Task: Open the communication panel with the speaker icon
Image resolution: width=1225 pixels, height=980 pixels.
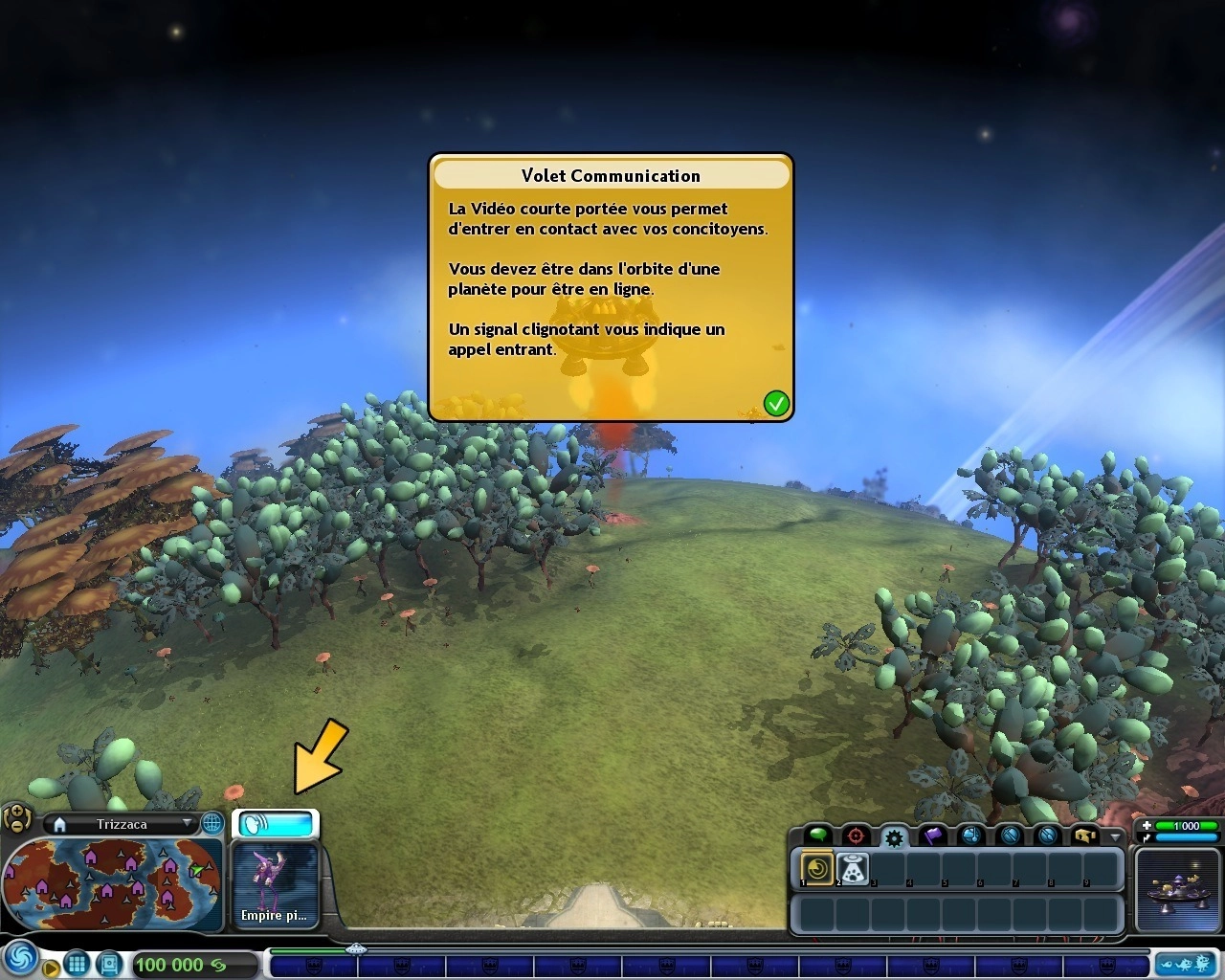Action: [x=276, y=823]
